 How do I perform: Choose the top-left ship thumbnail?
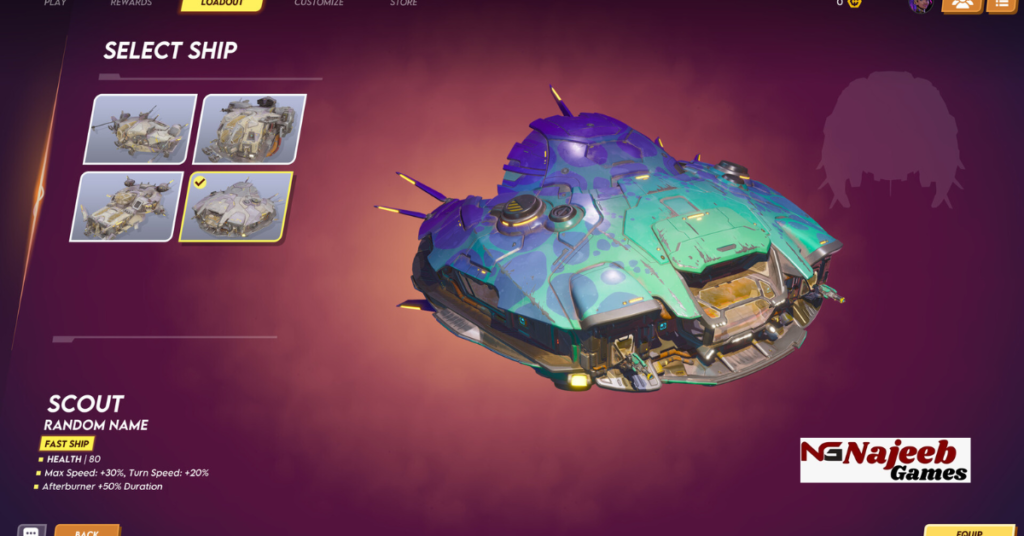[x=140, y=129]
